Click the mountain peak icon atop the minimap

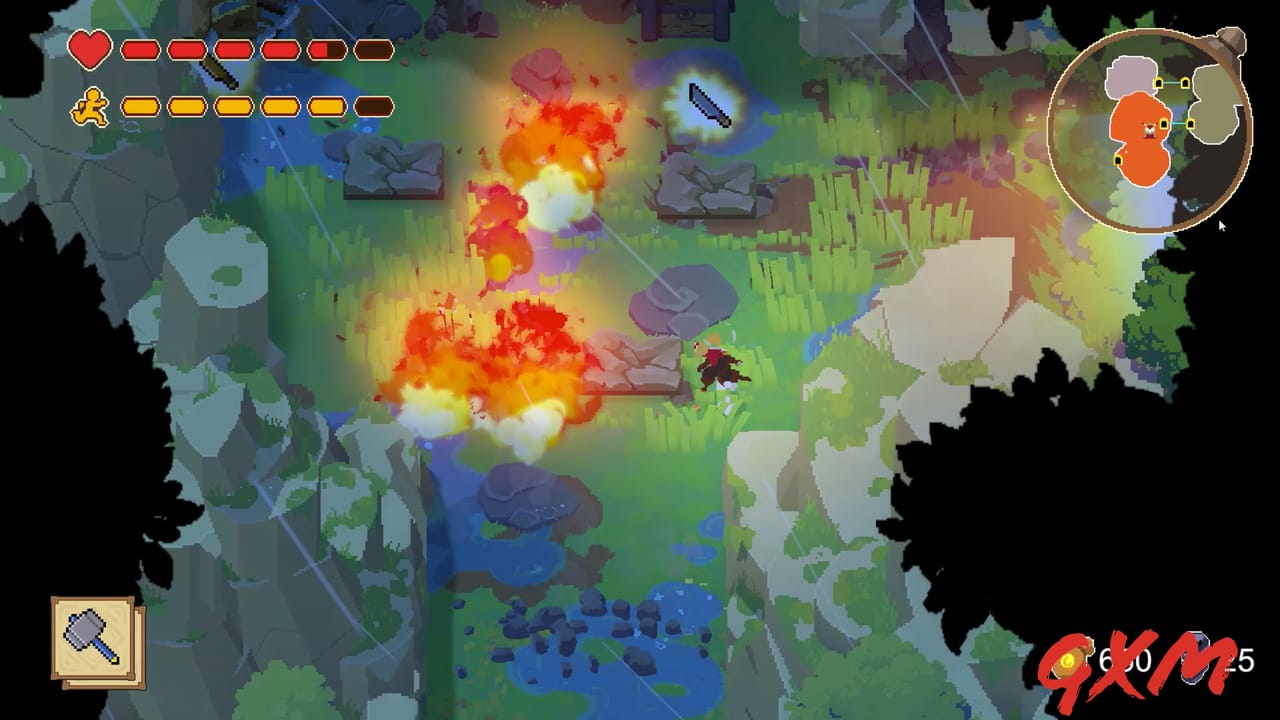pyautogui.click(x=1230, y=42)
